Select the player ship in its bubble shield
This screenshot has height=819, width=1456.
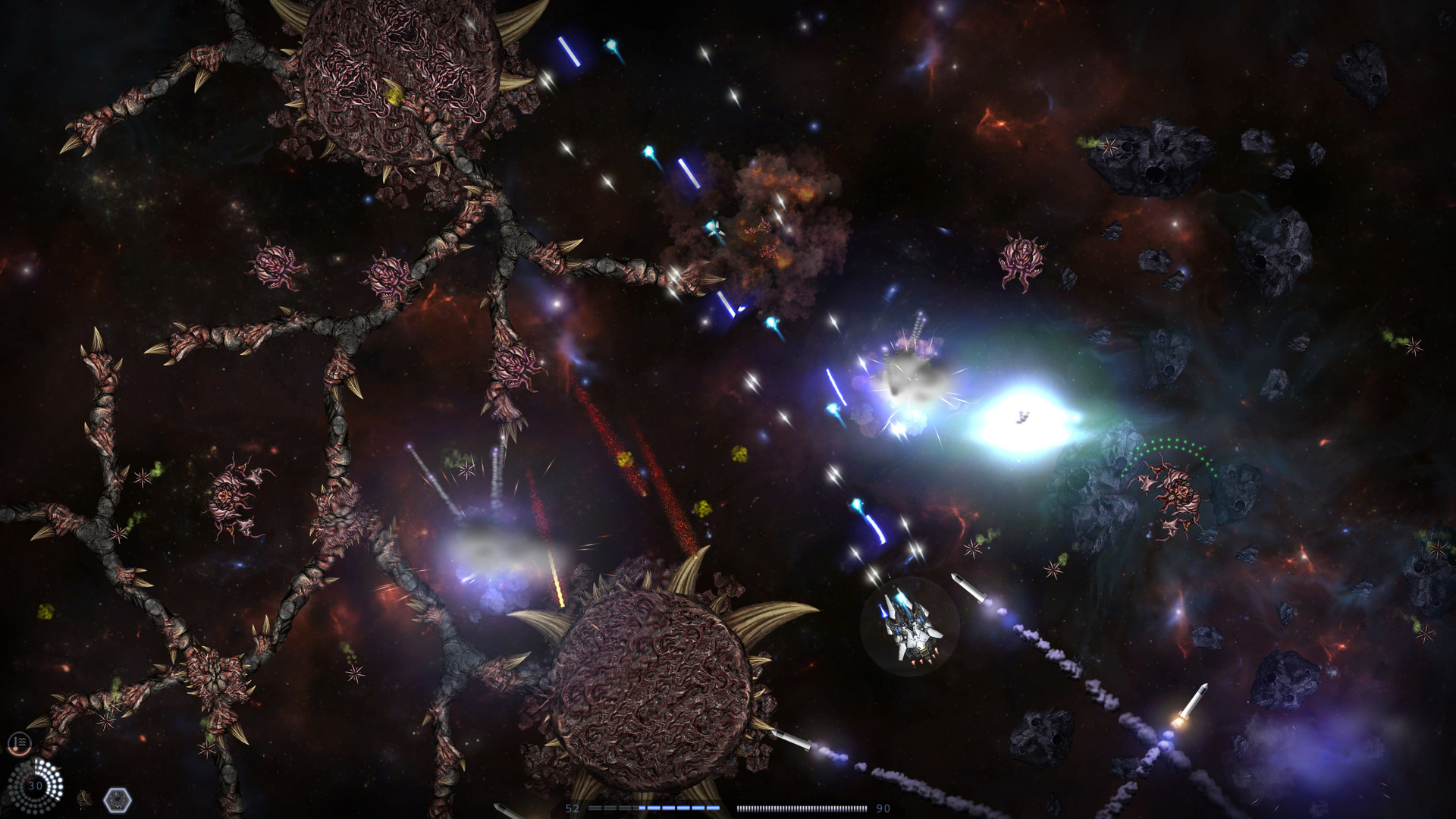[x=910, y=629]
